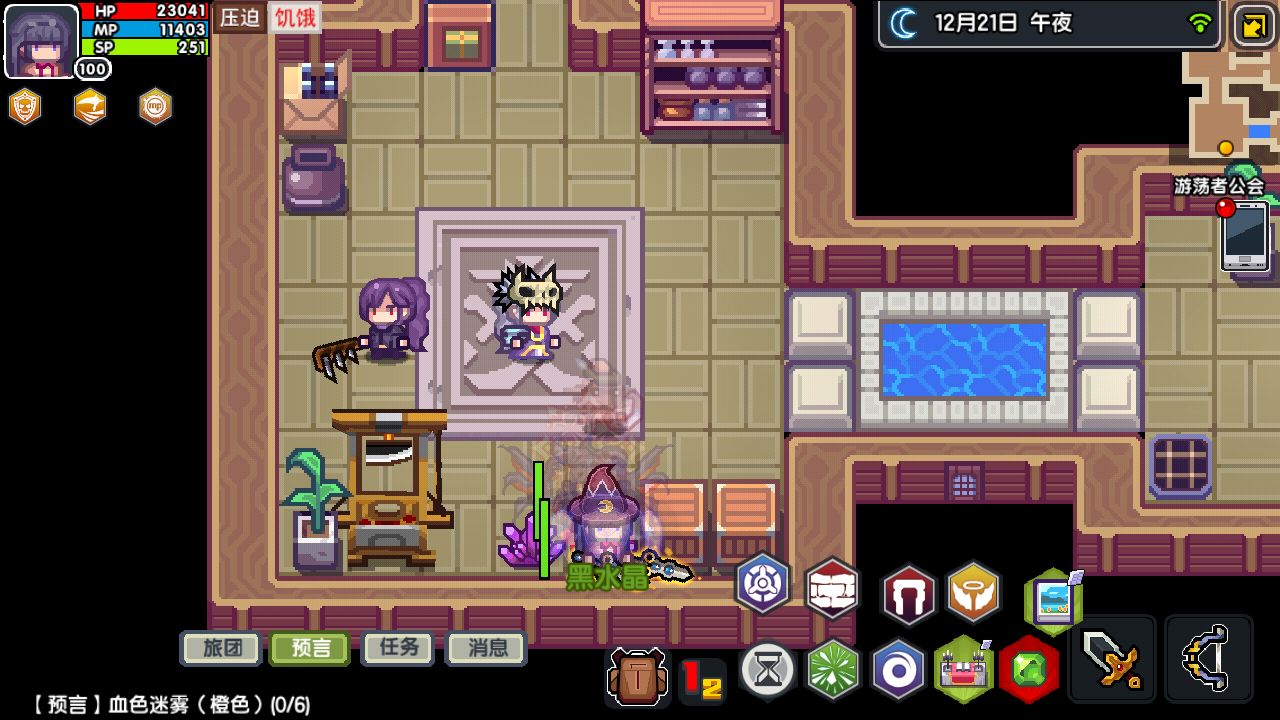Activate the hourglass skill
The width and height of the screenshot is (1280, 720).
[768, 668]
